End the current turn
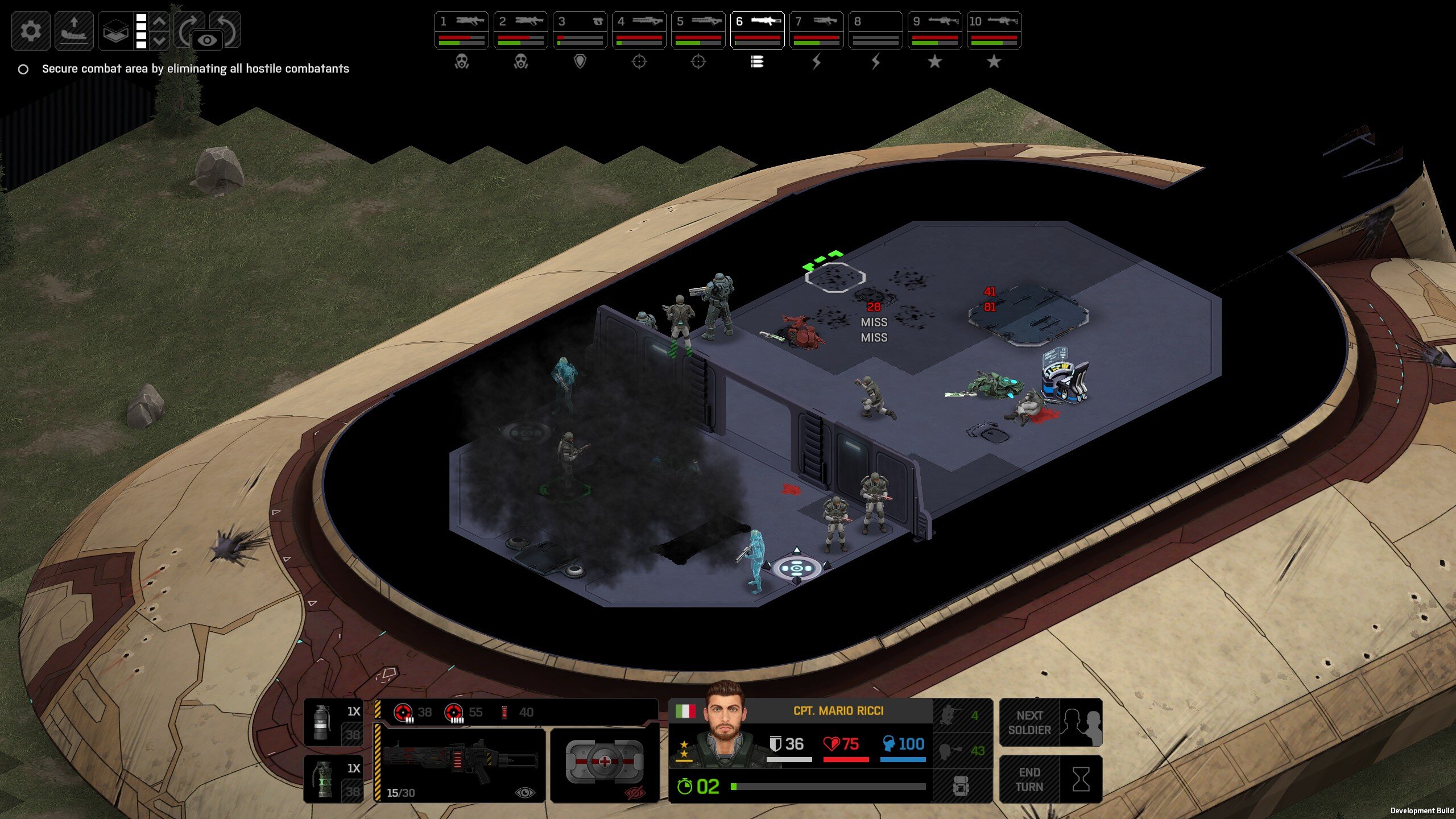Image resolution: width=1456 pixels, height=819 pixels. (1050, 779)
